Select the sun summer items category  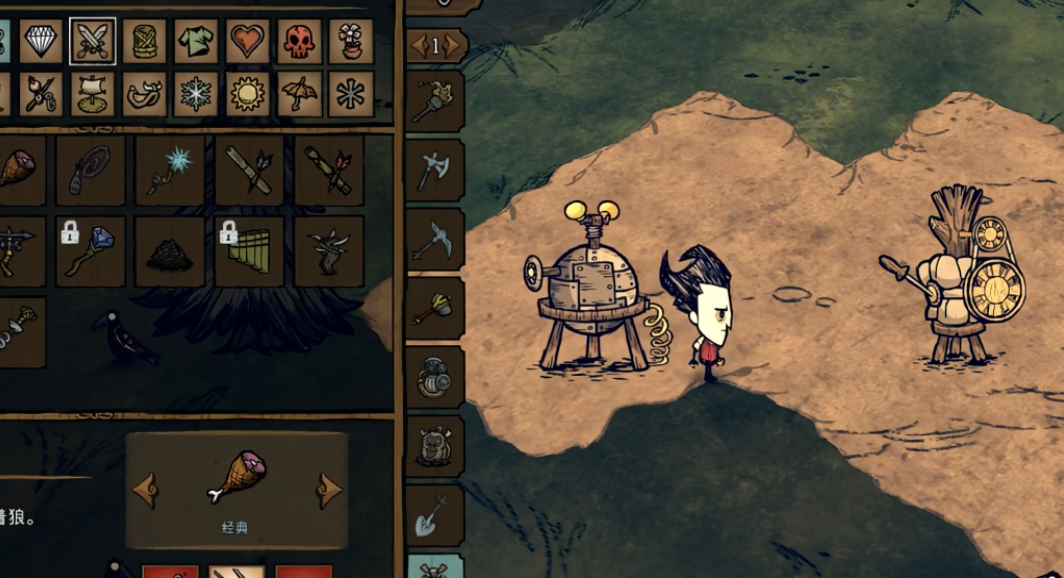(x=248, y=94)
